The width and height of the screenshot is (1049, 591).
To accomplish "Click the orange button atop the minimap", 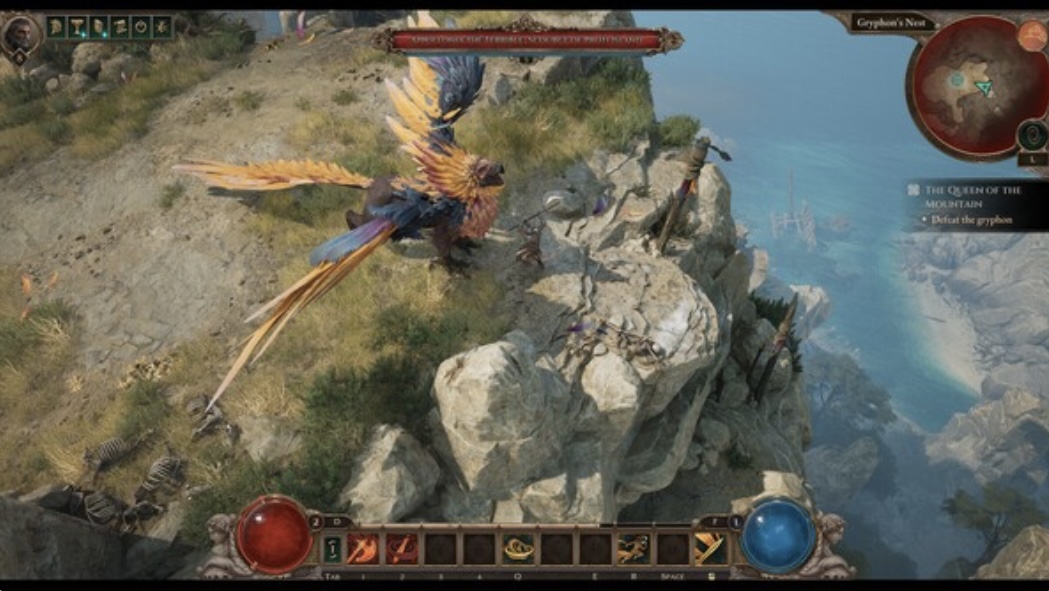I will pos(1031,35).
